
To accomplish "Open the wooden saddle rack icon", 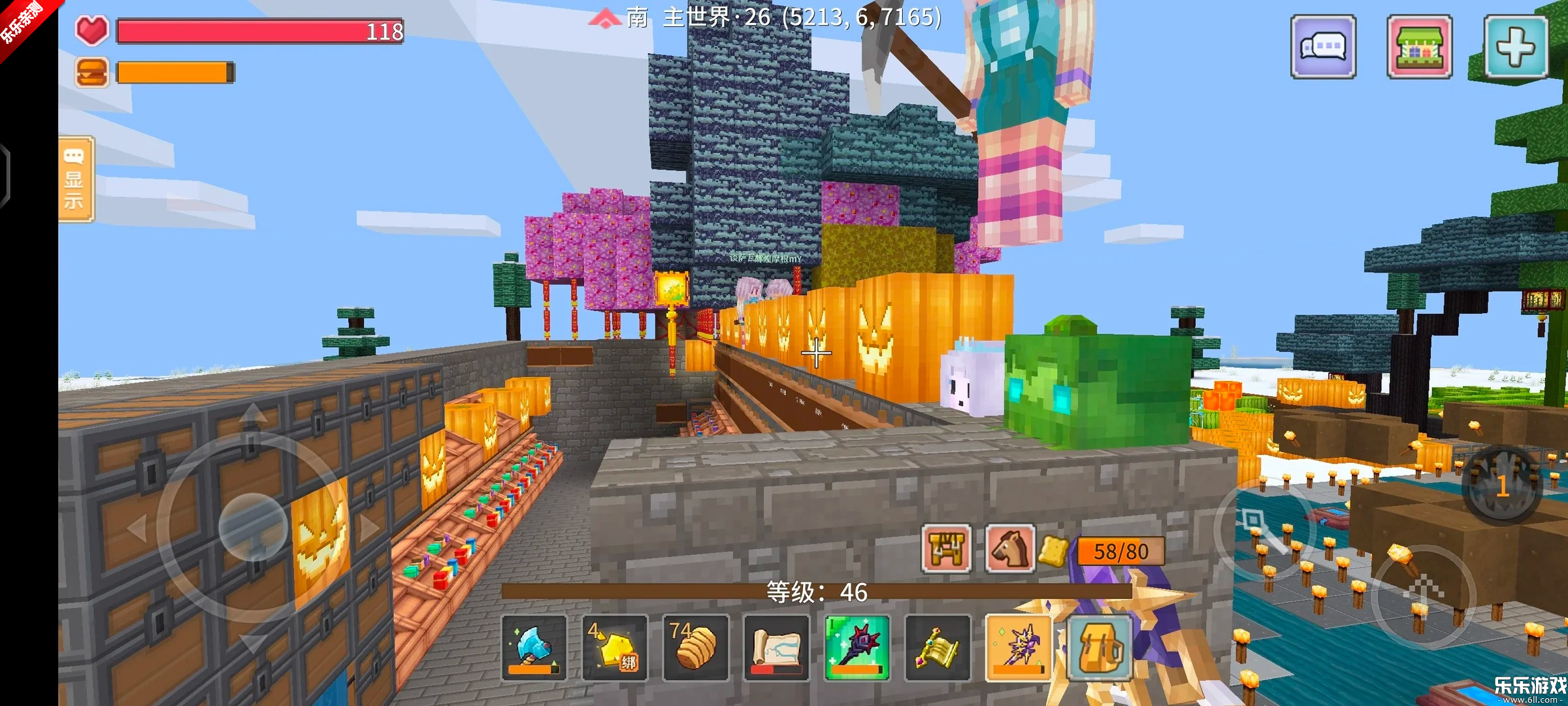I will pos(946,549).
